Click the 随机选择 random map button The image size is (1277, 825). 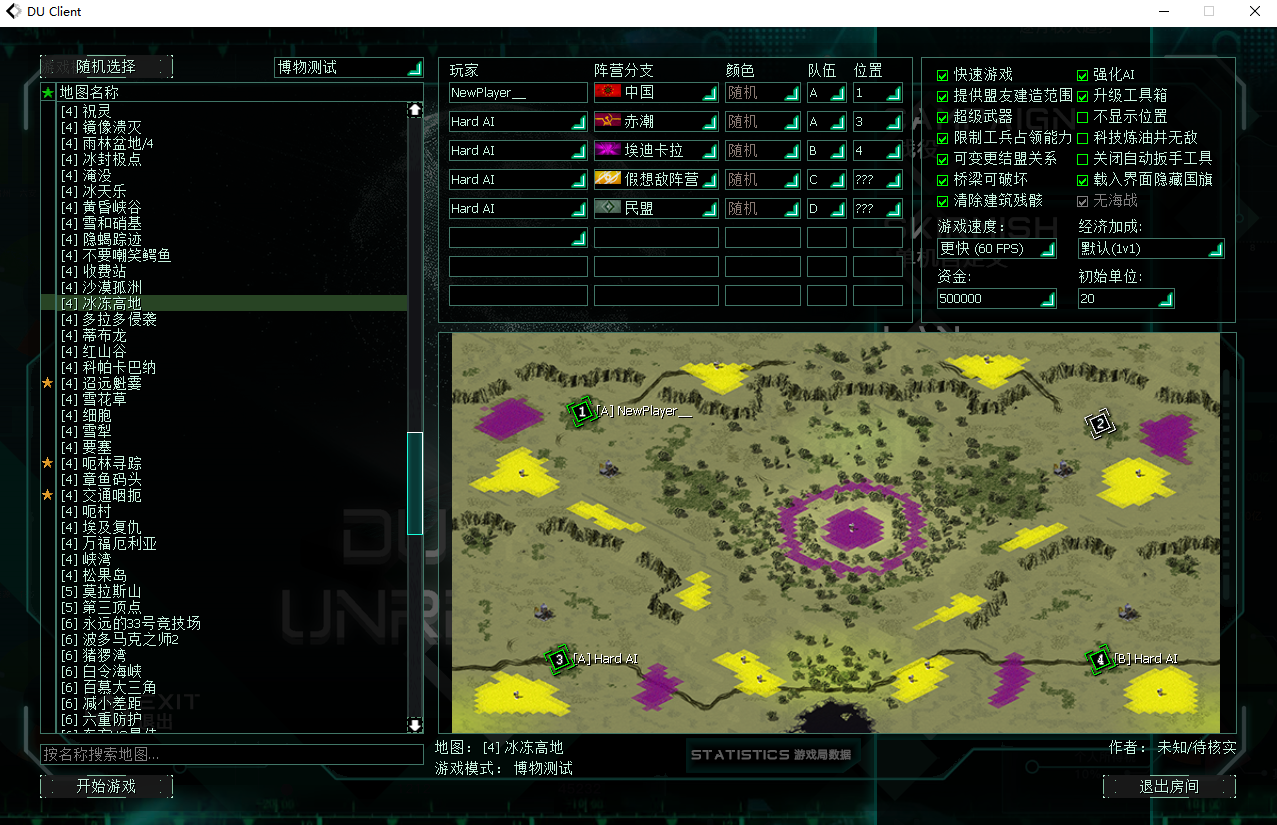(106, 67)
